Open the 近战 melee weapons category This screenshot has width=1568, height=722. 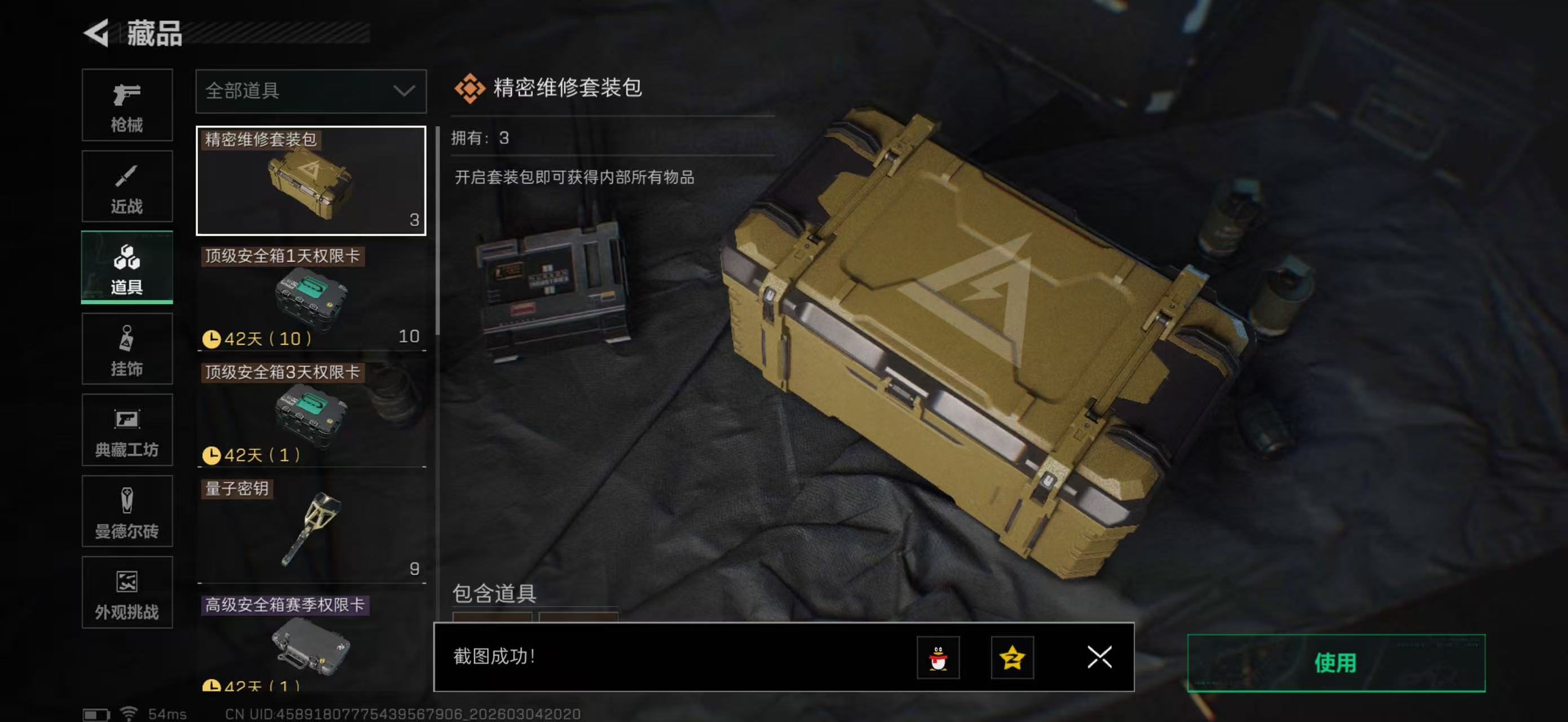(x=127, y=186)
